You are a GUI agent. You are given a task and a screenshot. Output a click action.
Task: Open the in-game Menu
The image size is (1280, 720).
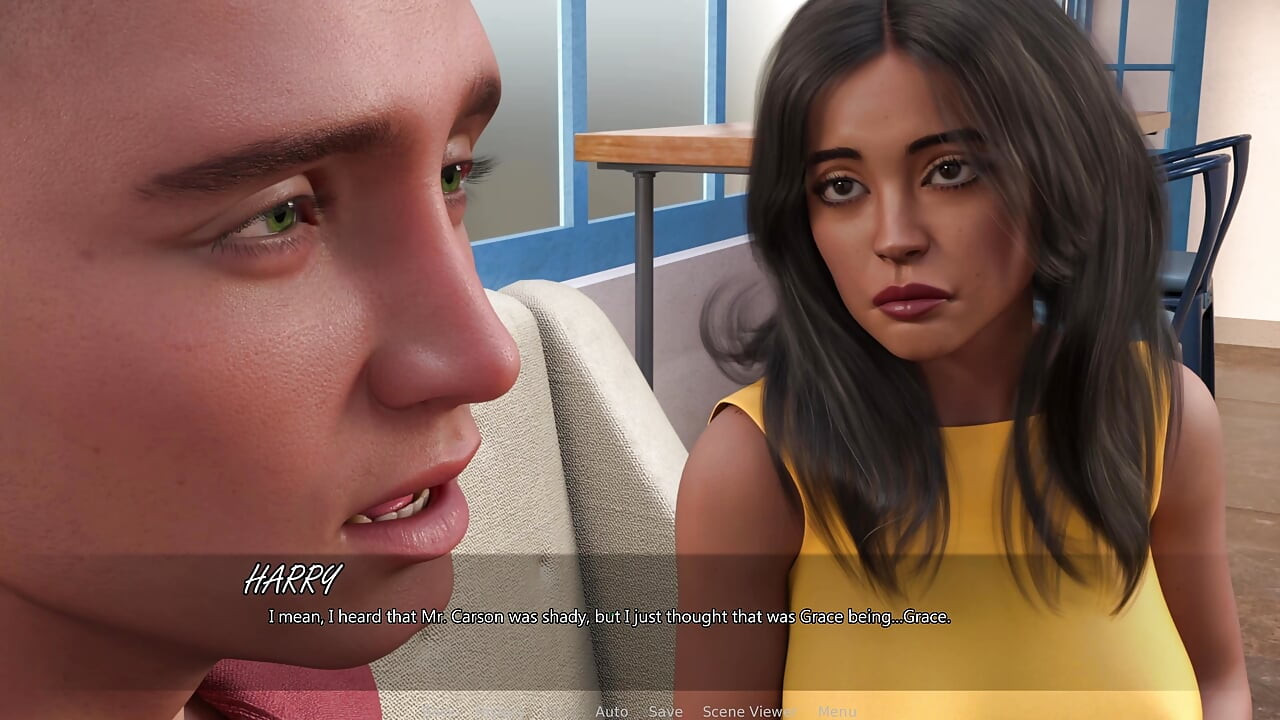click(x=836, y=712)
